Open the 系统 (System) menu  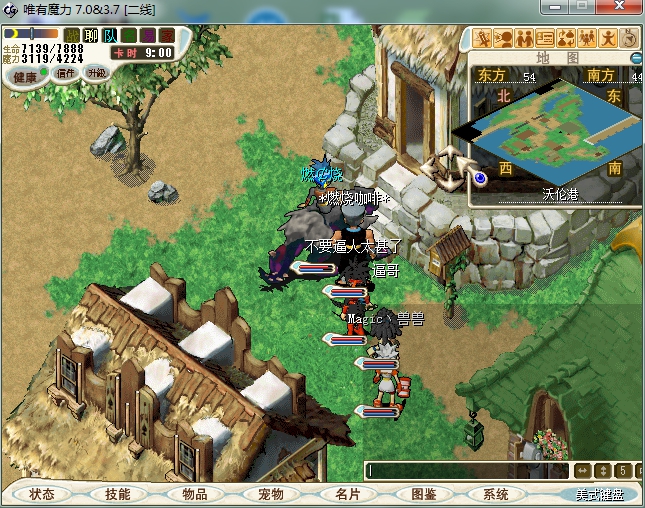[x=496, y=494]
